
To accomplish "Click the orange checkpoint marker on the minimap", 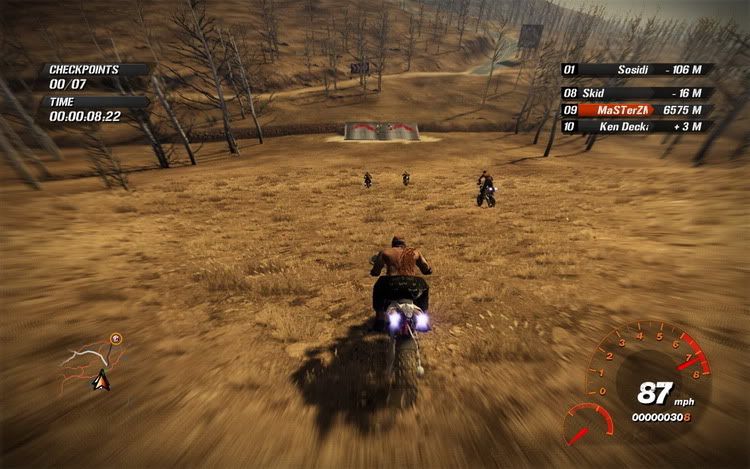I will [x=116, y=339].
